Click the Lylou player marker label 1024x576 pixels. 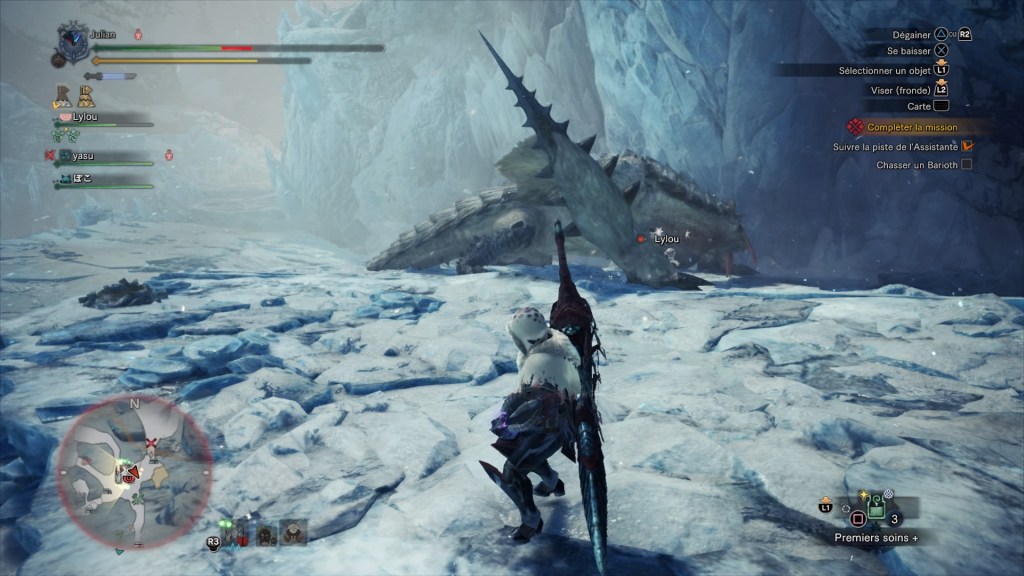[665, 239]
